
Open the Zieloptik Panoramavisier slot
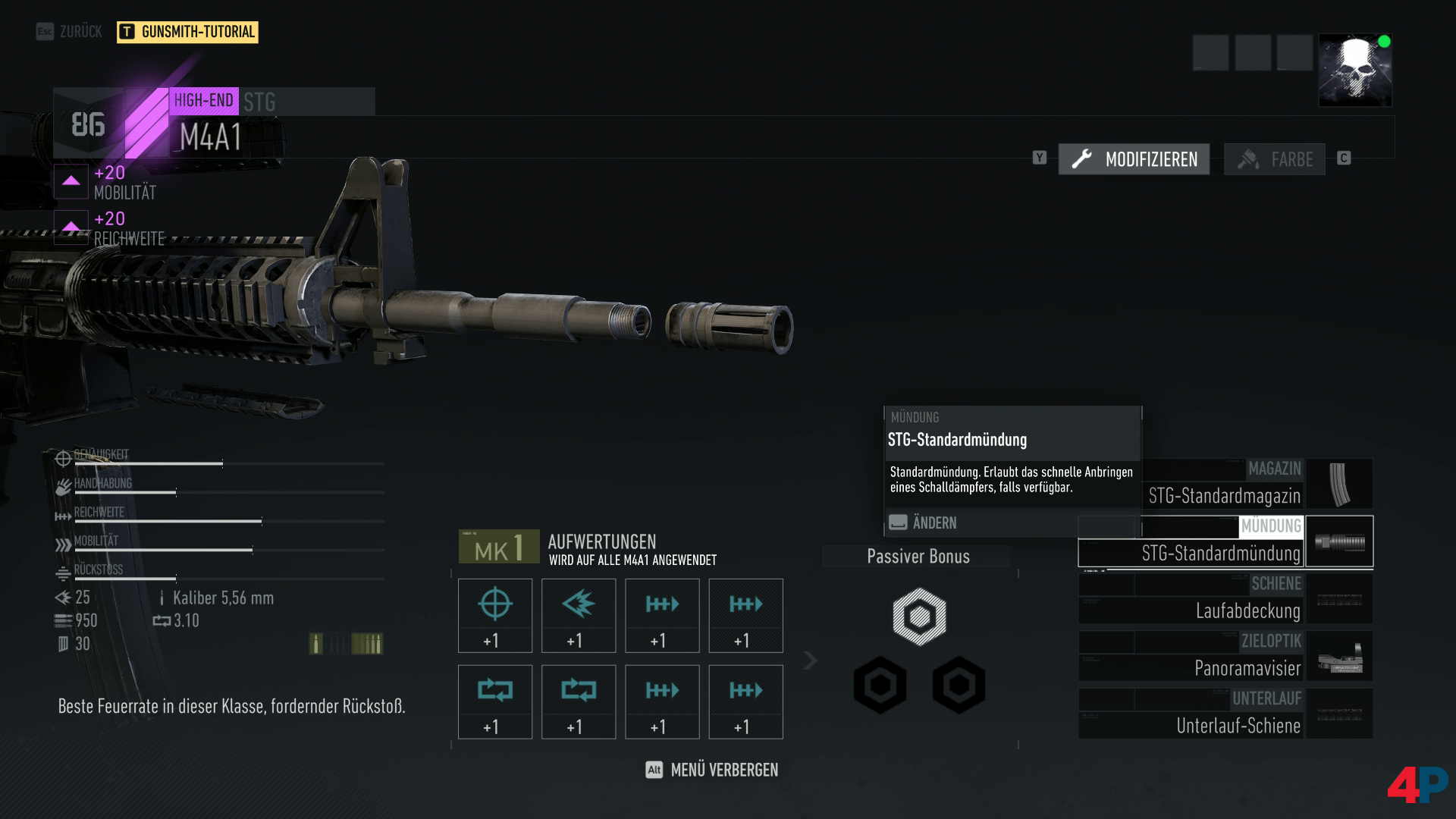[1225, 657]
